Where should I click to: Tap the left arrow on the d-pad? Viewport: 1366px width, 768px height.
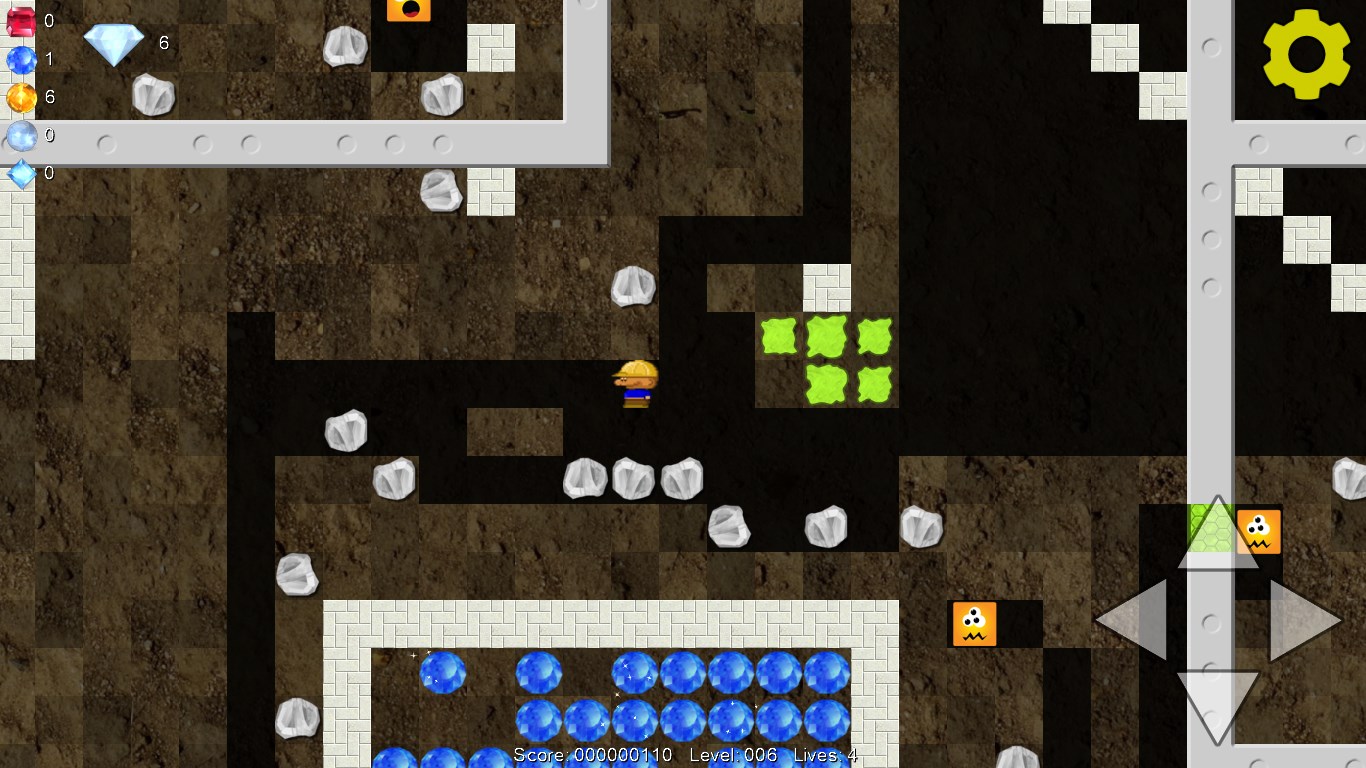1134,620
